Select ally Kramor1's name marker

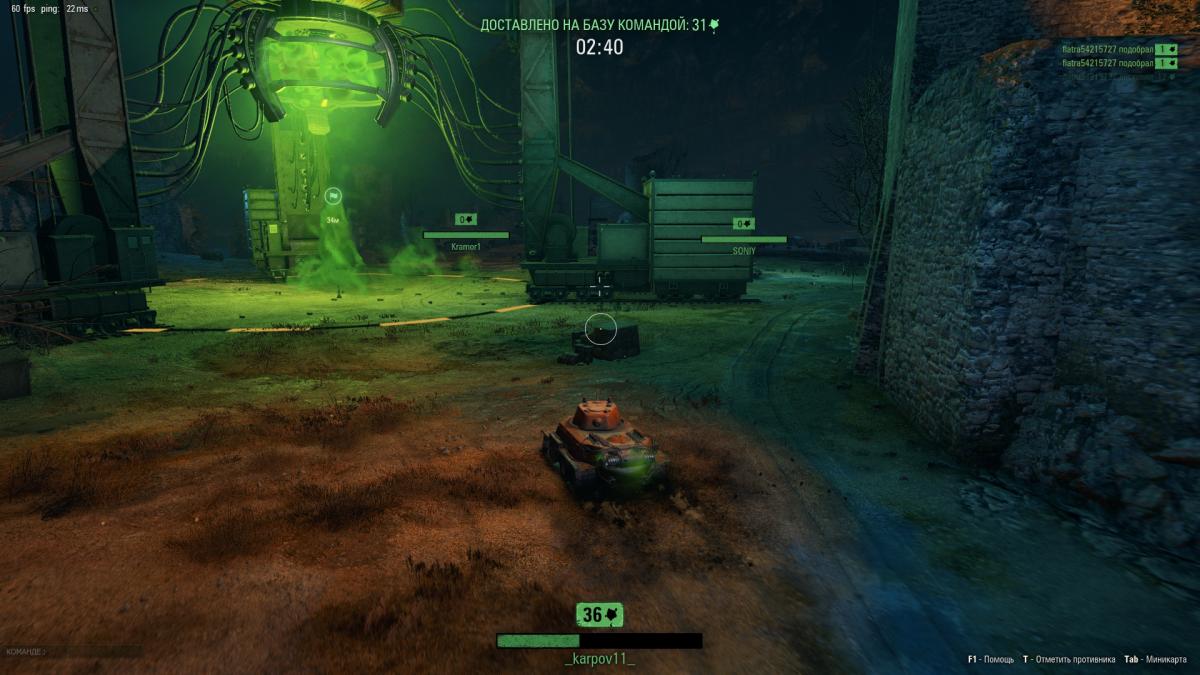click(466, 247)
